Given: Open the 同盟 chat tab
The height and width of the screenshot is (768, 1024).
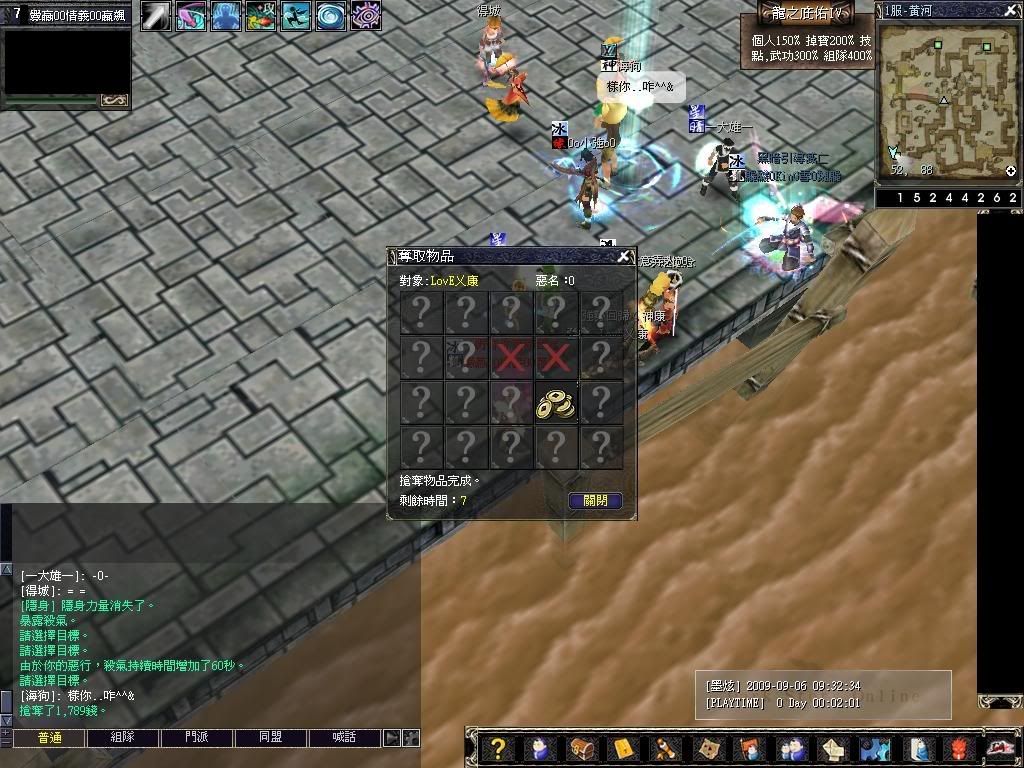Looking at the screenshot, I should [270, 738].
